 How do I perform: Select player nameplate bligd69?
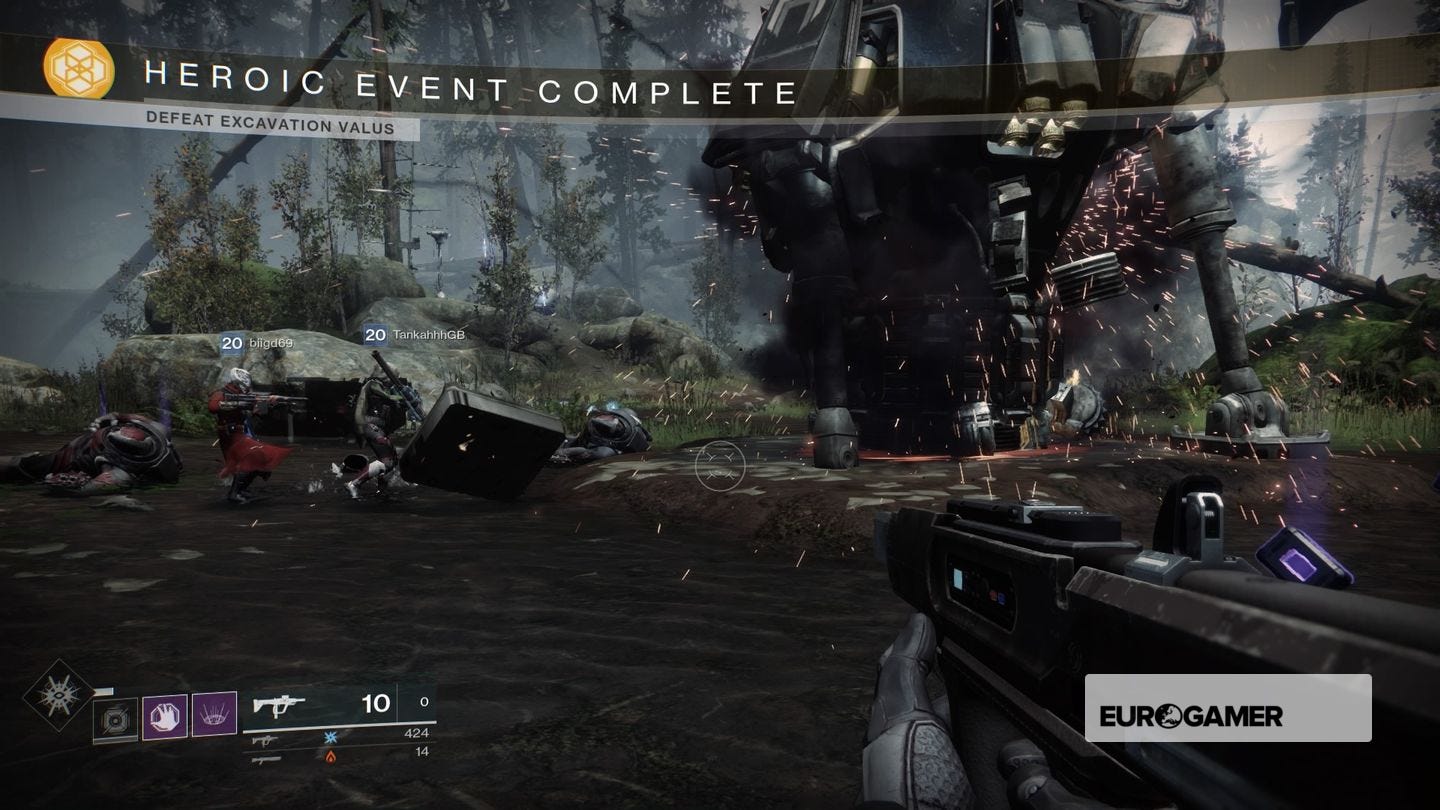click(257, 343)
